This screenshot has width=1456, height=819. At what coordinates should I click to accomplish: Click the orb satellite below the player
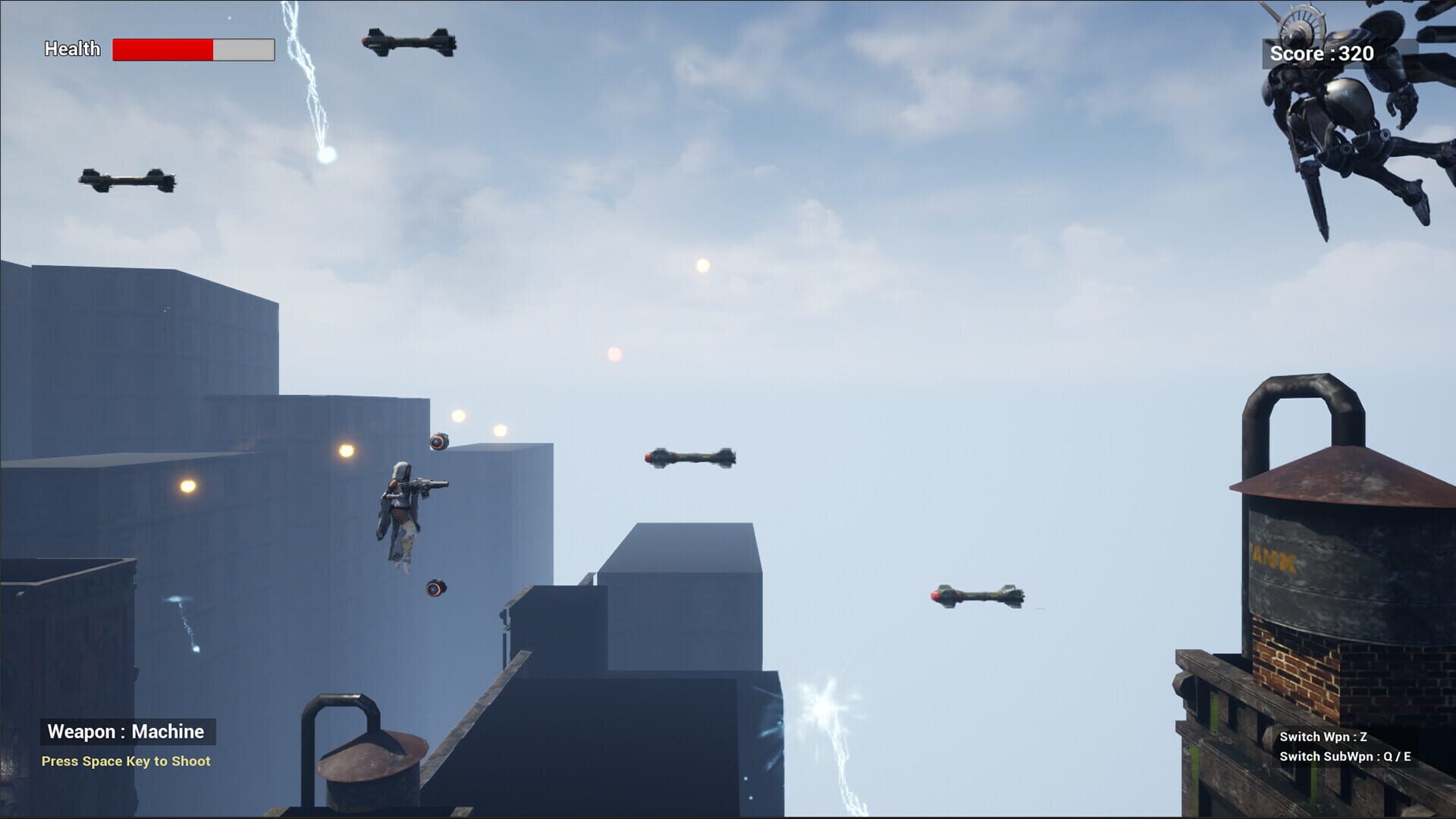pyautogui.click(x=438, y=588)
